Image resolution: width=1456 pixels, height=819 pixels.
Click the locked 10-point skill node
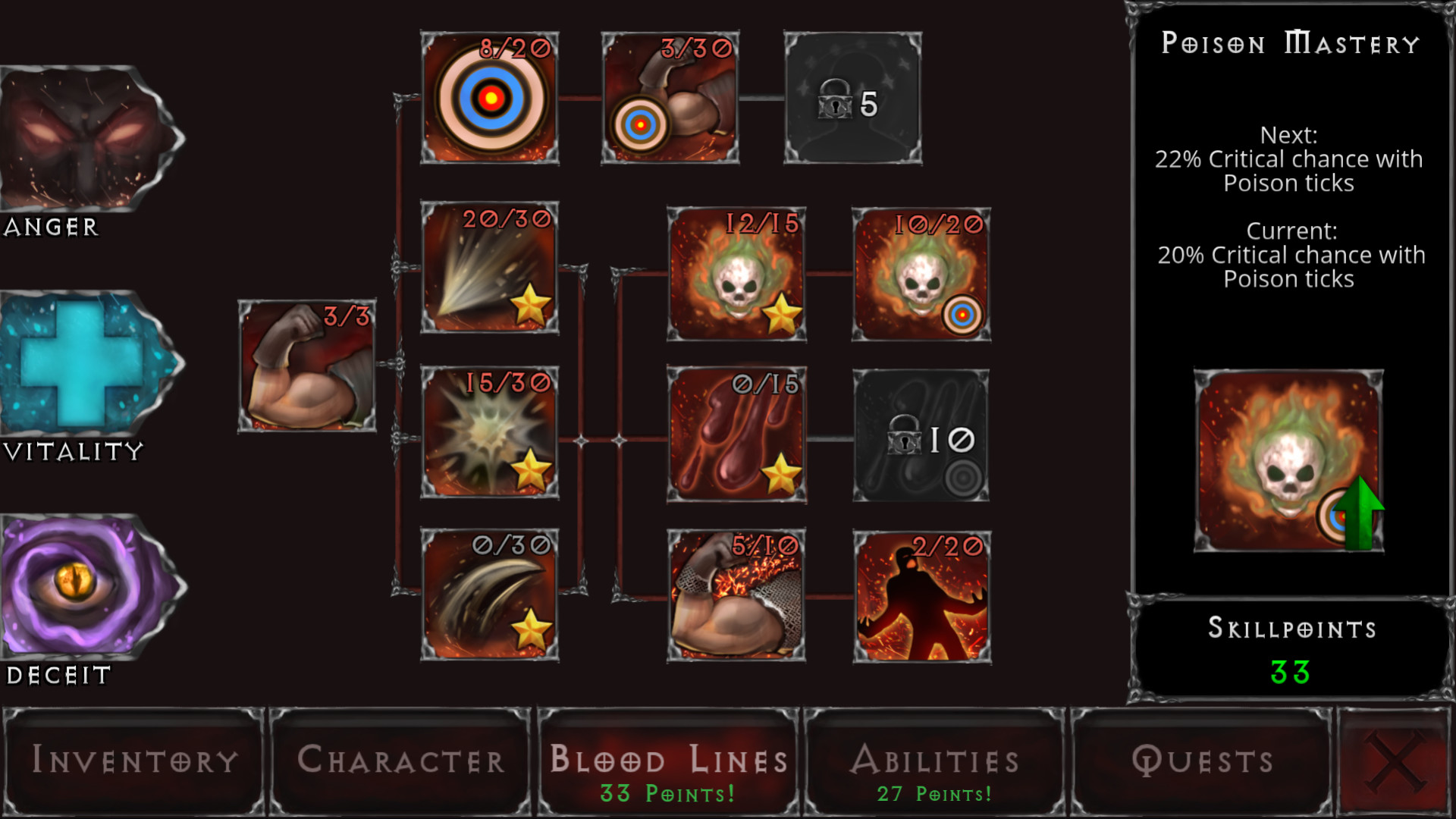tap(920, 436)
